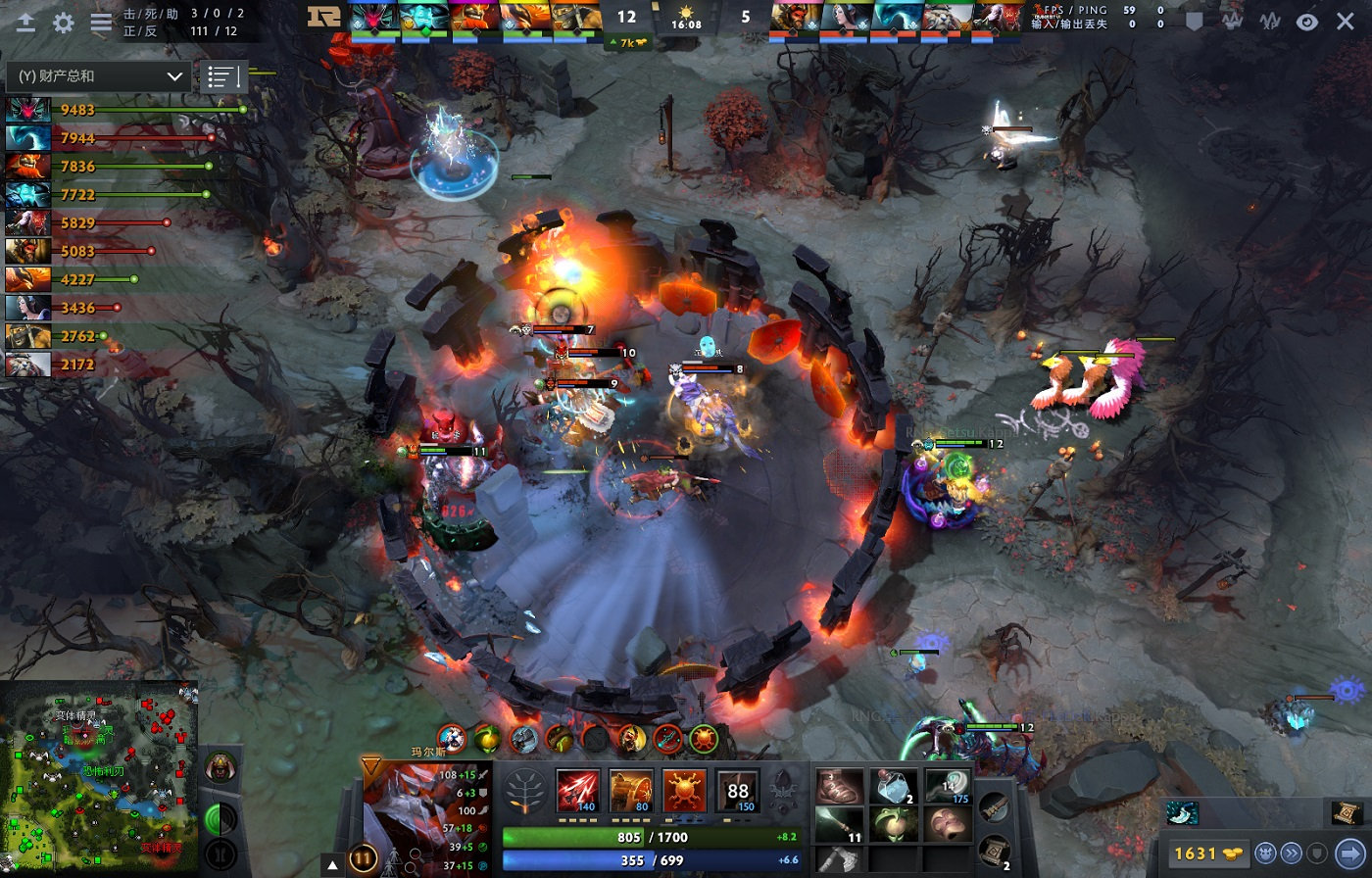This screenshot has height=878, width=1372.
Task: Activate Mars' Spear ability icon
Action: pyautogui.click(x=577, y=790)
